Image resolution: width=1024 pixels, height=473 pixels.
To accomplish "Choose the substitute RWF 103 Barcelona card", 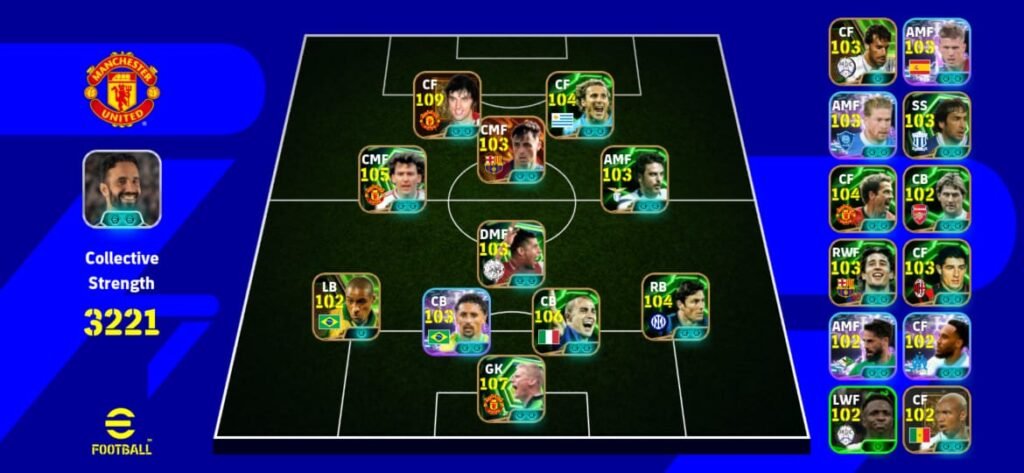I will [862, 272].
